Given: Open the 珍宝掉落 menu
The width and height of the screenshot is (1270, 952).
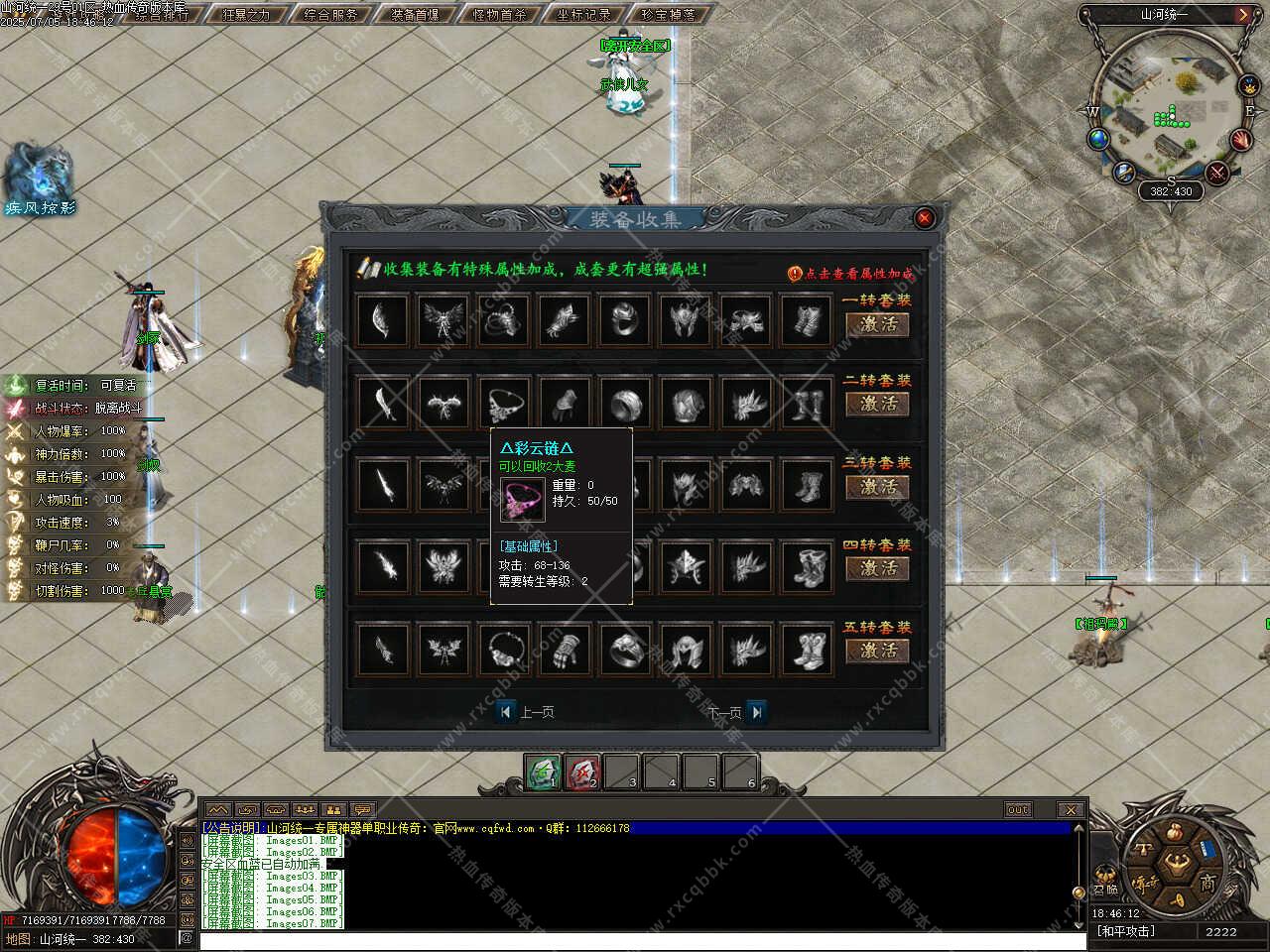Looking at the screenshot, I should pyautogui.click(x=668, y=15).
